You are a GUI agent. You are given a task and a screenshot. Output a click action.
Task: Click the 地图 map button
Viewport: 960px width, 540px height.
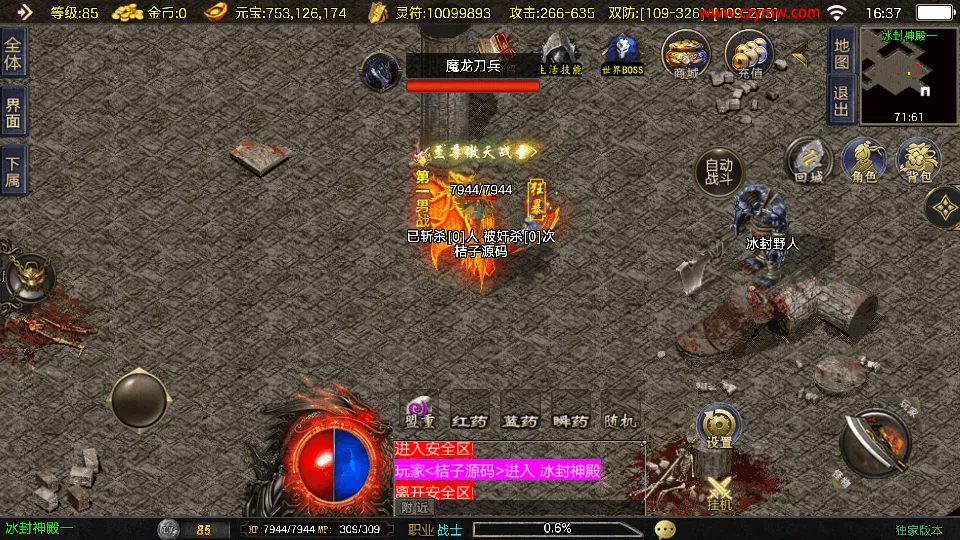click(842, 53)
